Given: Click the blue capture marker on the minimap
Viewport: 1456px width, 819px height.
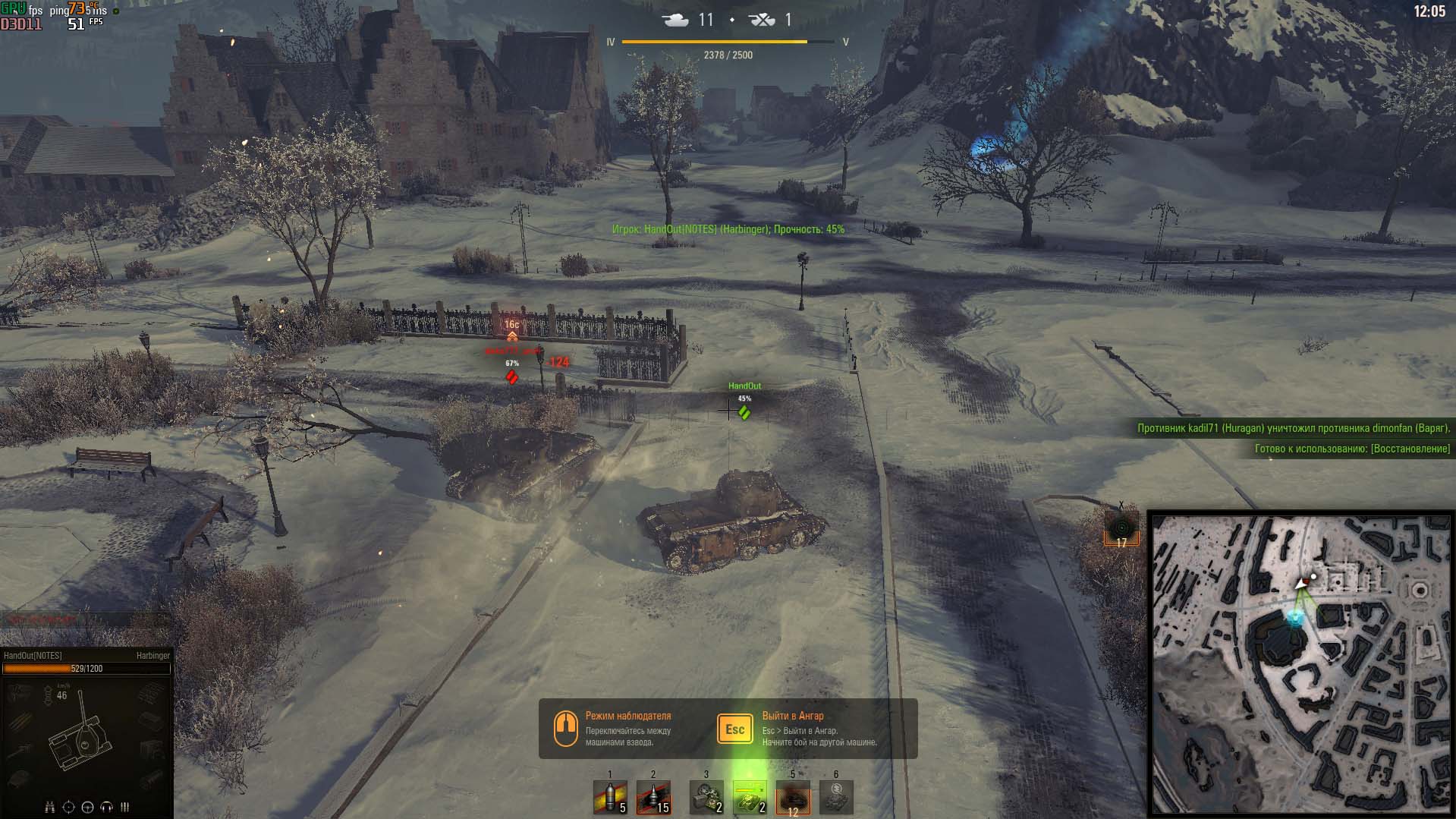Looking at the screenshot, I should 1294,618.
